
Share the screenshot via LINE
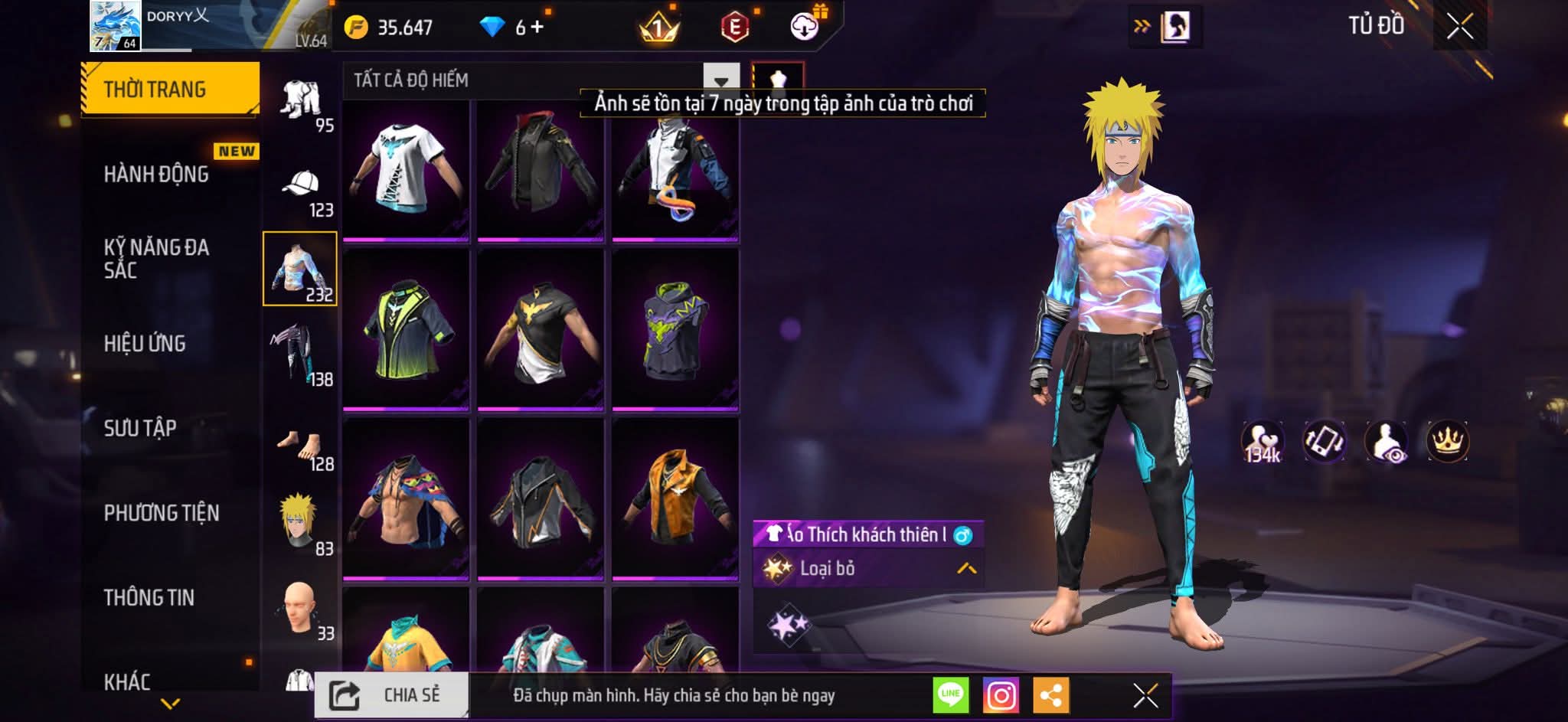point(951,695)
